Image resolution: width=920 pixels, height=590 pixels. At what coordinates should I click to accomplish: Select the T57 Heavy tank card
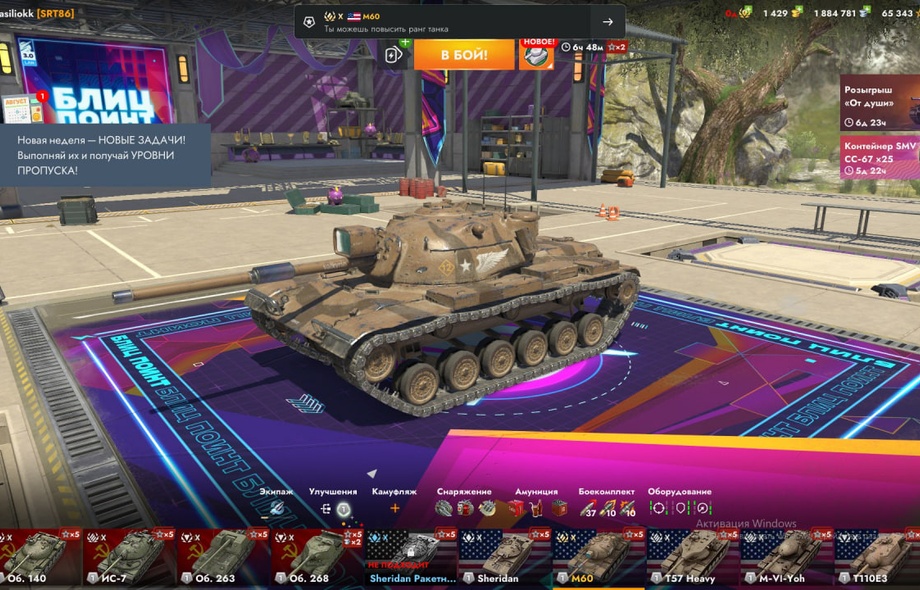pyautogui.click(x=693, y=557)
